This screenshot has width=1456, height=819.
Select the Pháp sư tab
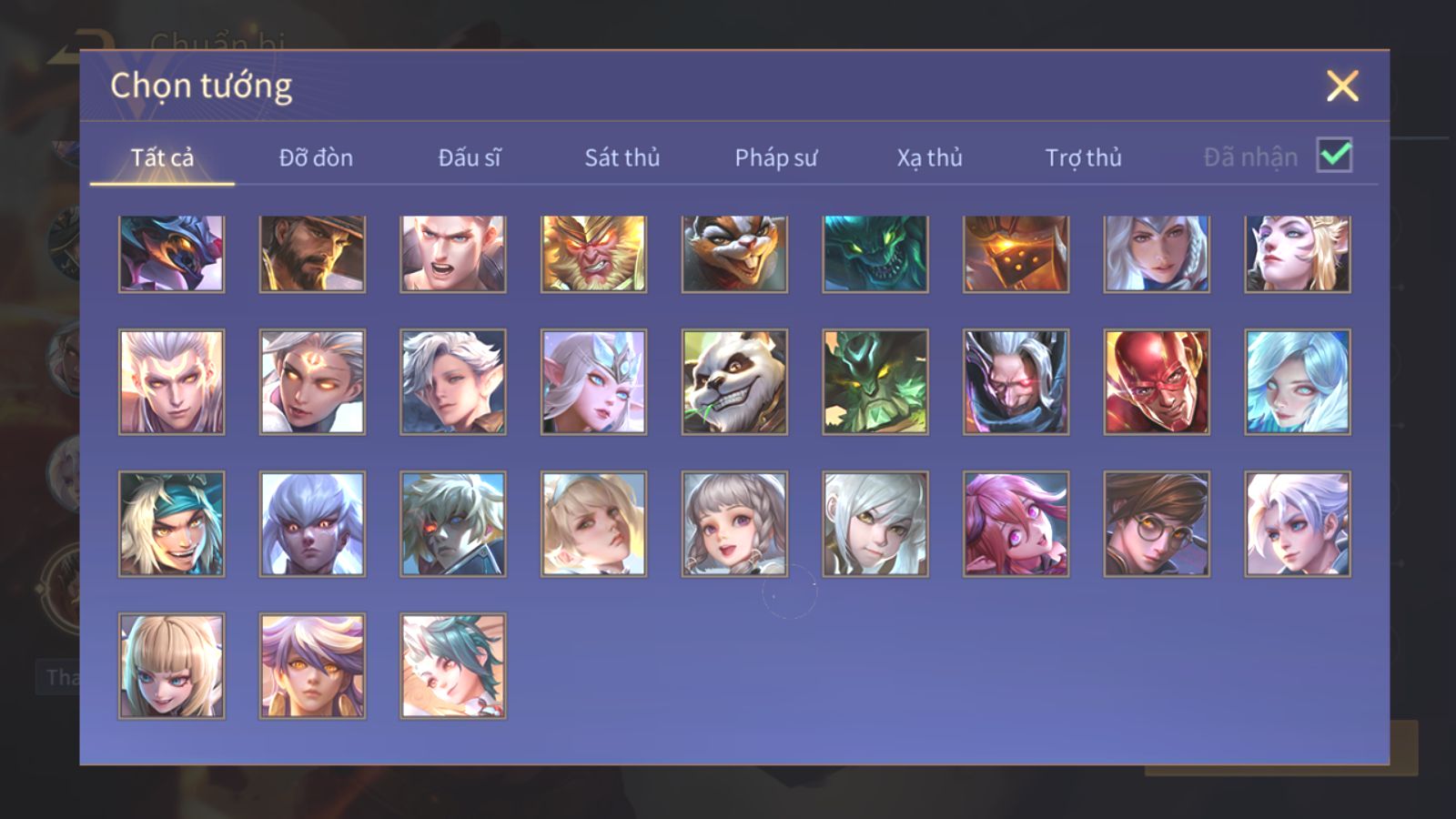point(775,157)
